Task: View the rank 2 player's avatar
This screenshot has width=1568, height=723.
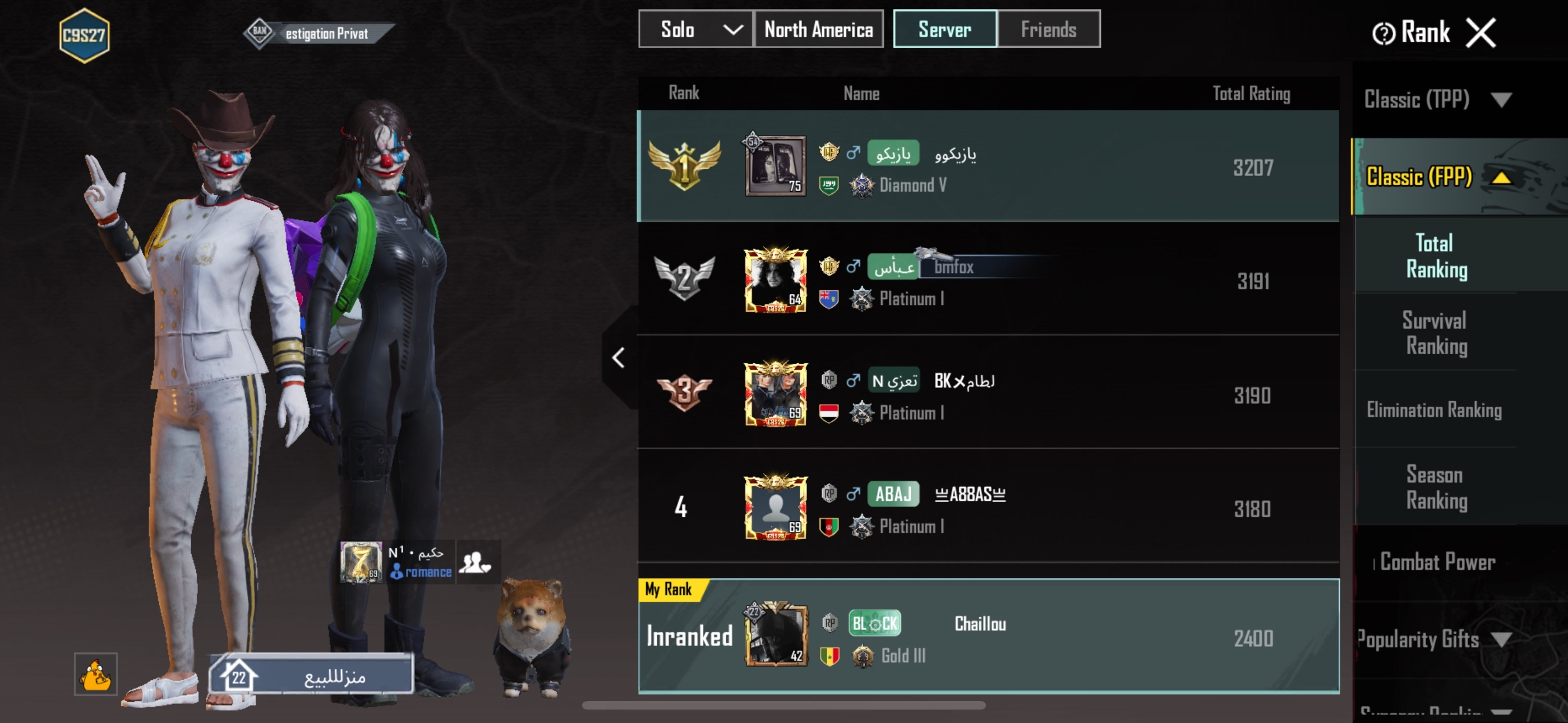Action: coord(776,280)
